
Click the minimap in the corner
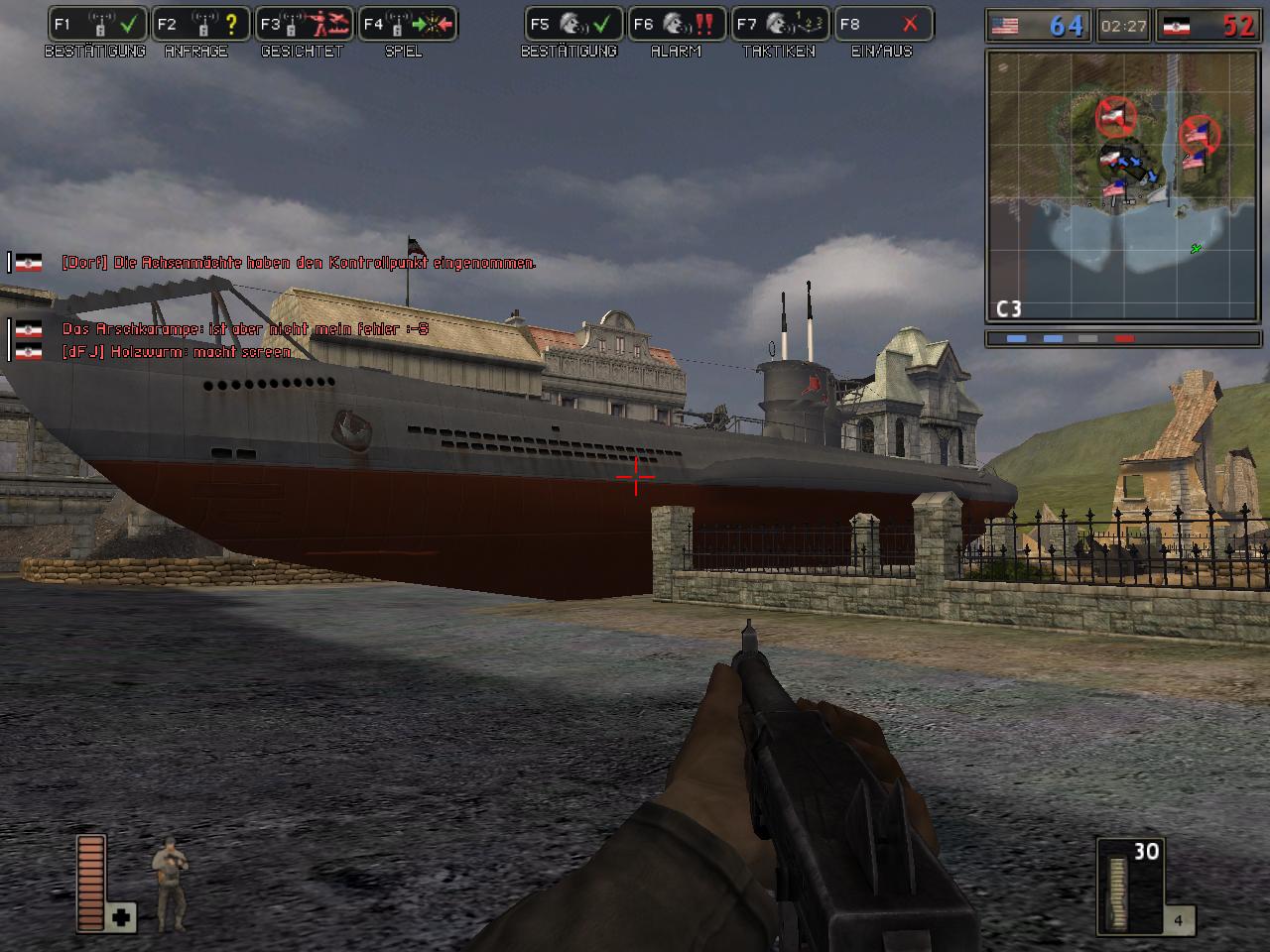pyautogui.click(x=1123, y=185)
